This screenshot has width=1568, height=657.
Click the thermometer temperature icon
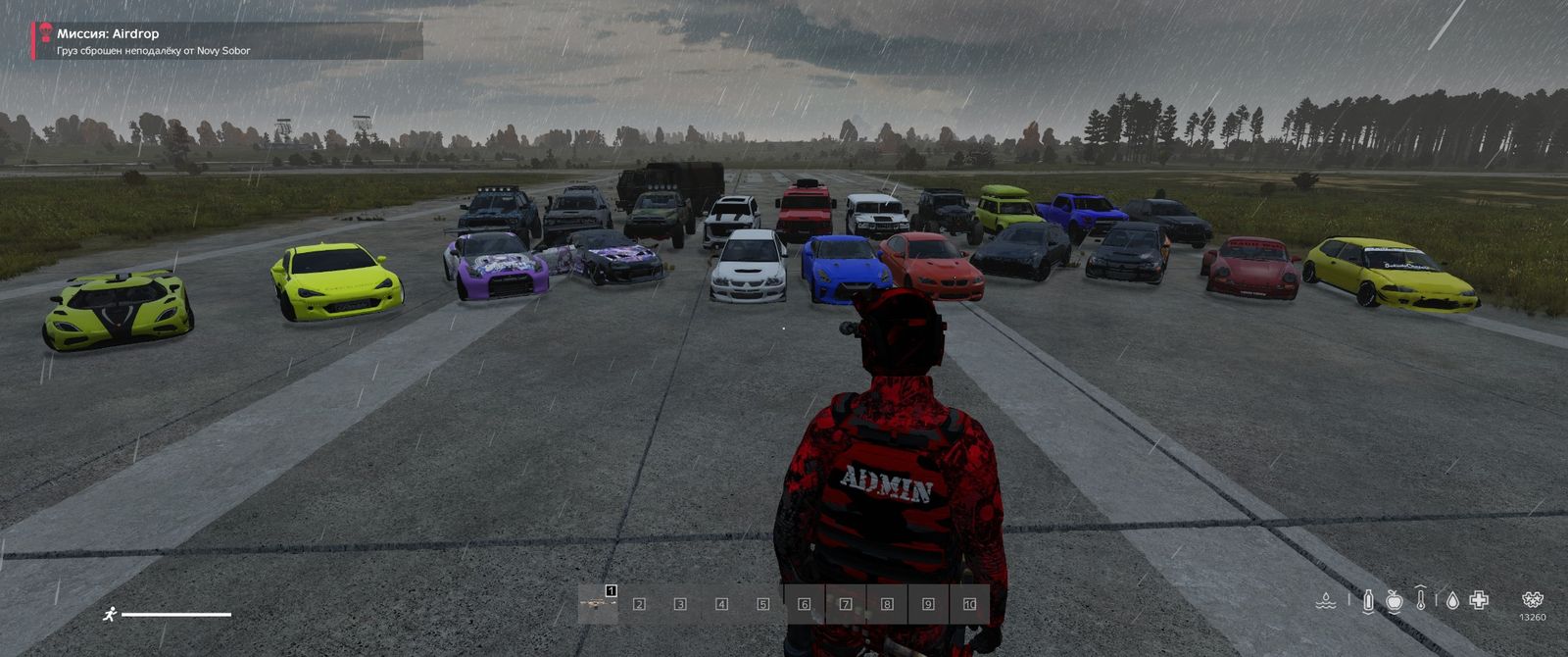point(1421,599)
